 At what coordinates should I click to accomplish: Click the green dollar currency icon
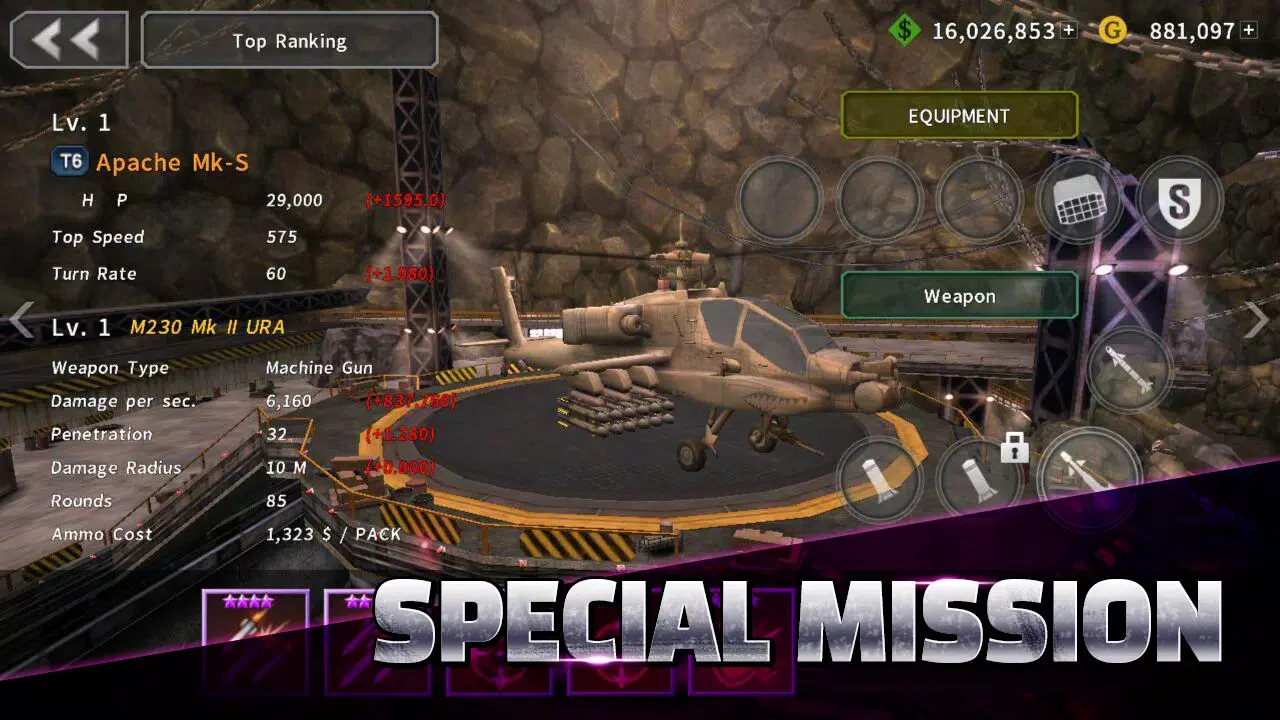click(x=905, y=31)
